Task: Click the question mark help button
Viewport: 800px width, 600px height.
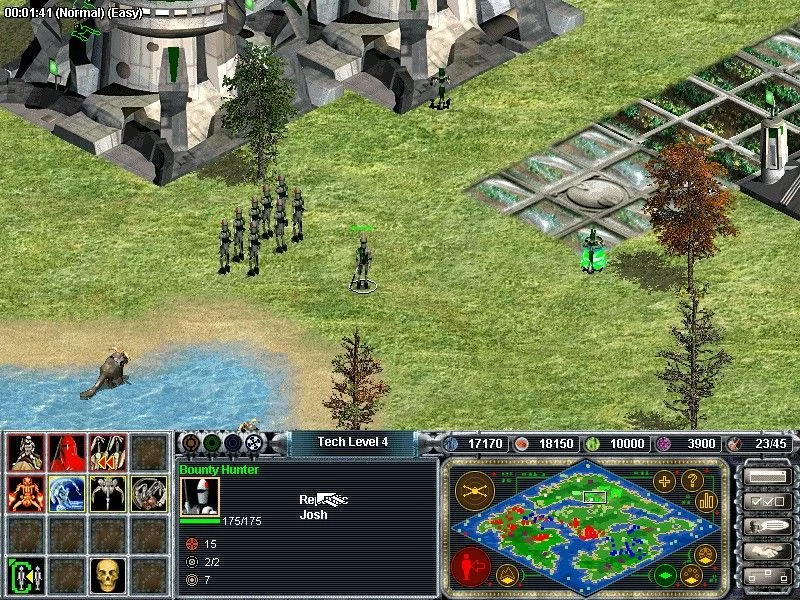Action: pos(692,479)
